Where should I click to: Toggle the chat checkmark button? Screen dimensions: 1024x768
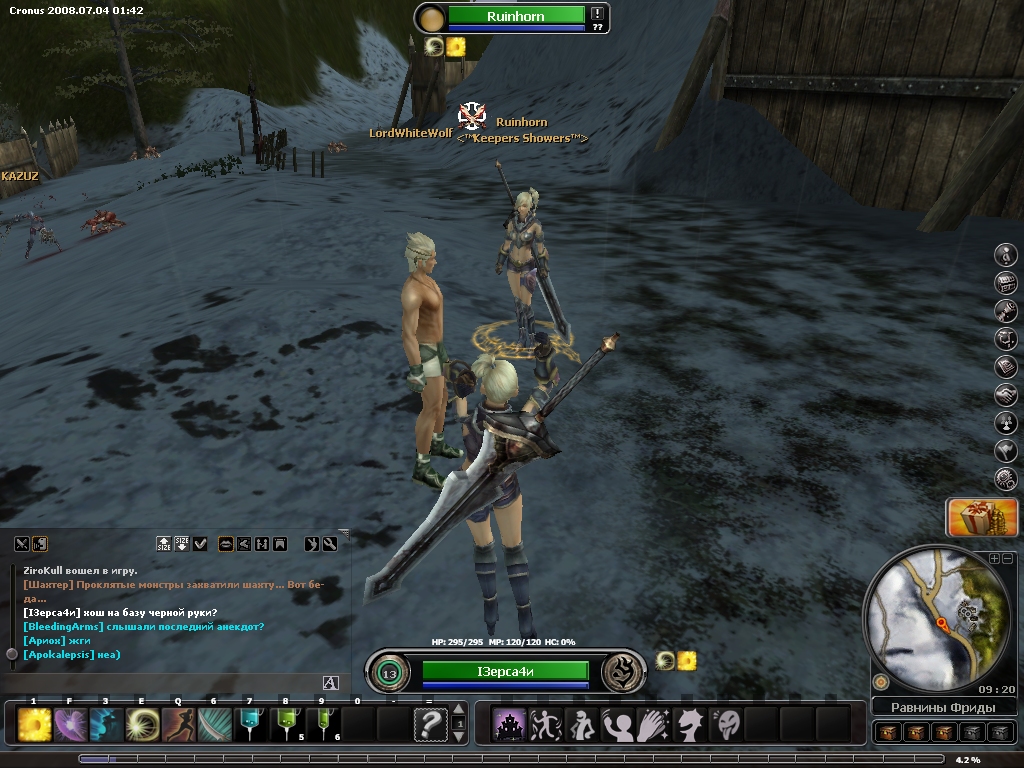coord(201,544)
